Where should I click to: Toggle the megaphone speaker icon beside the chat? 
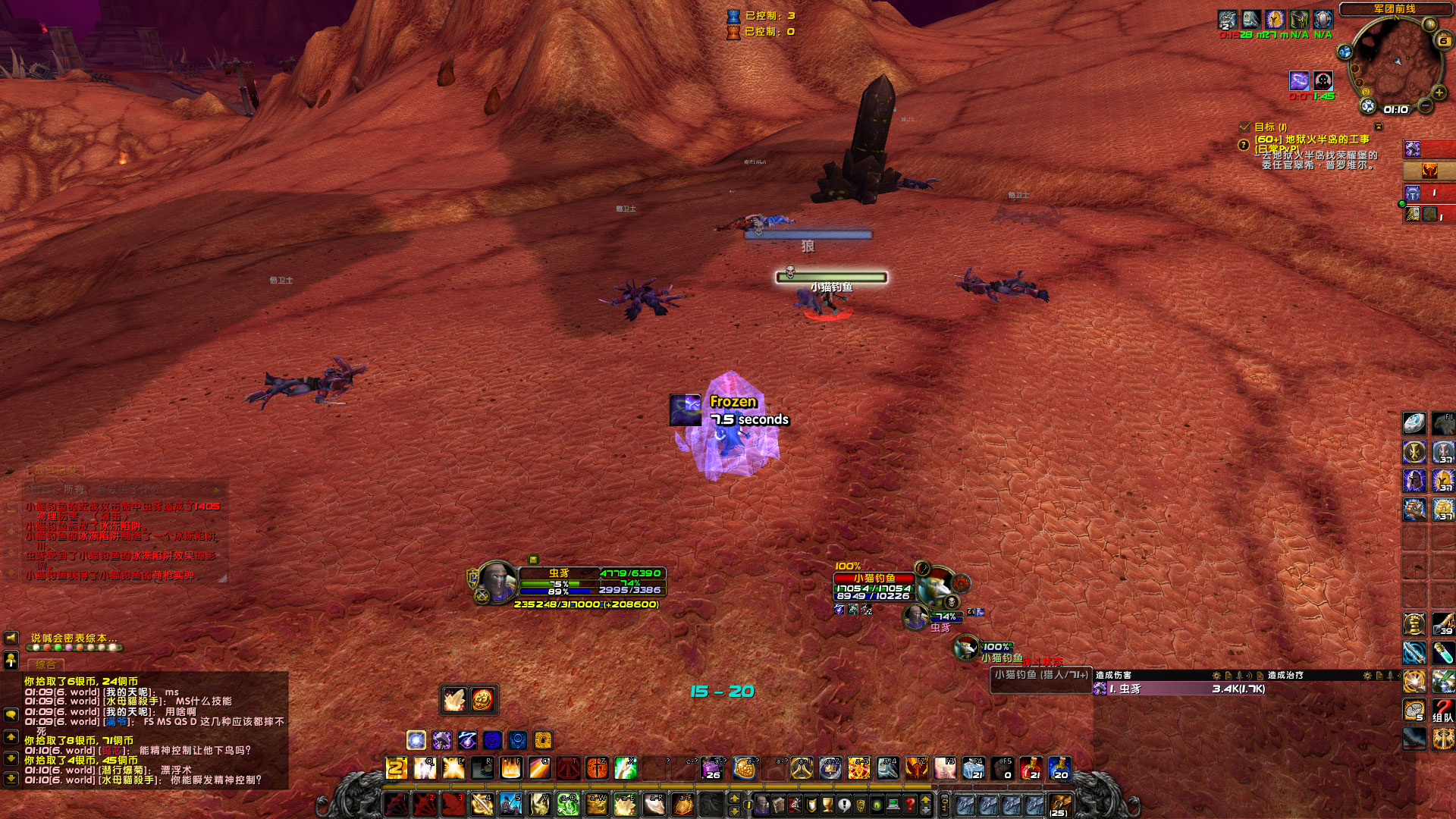11,638
